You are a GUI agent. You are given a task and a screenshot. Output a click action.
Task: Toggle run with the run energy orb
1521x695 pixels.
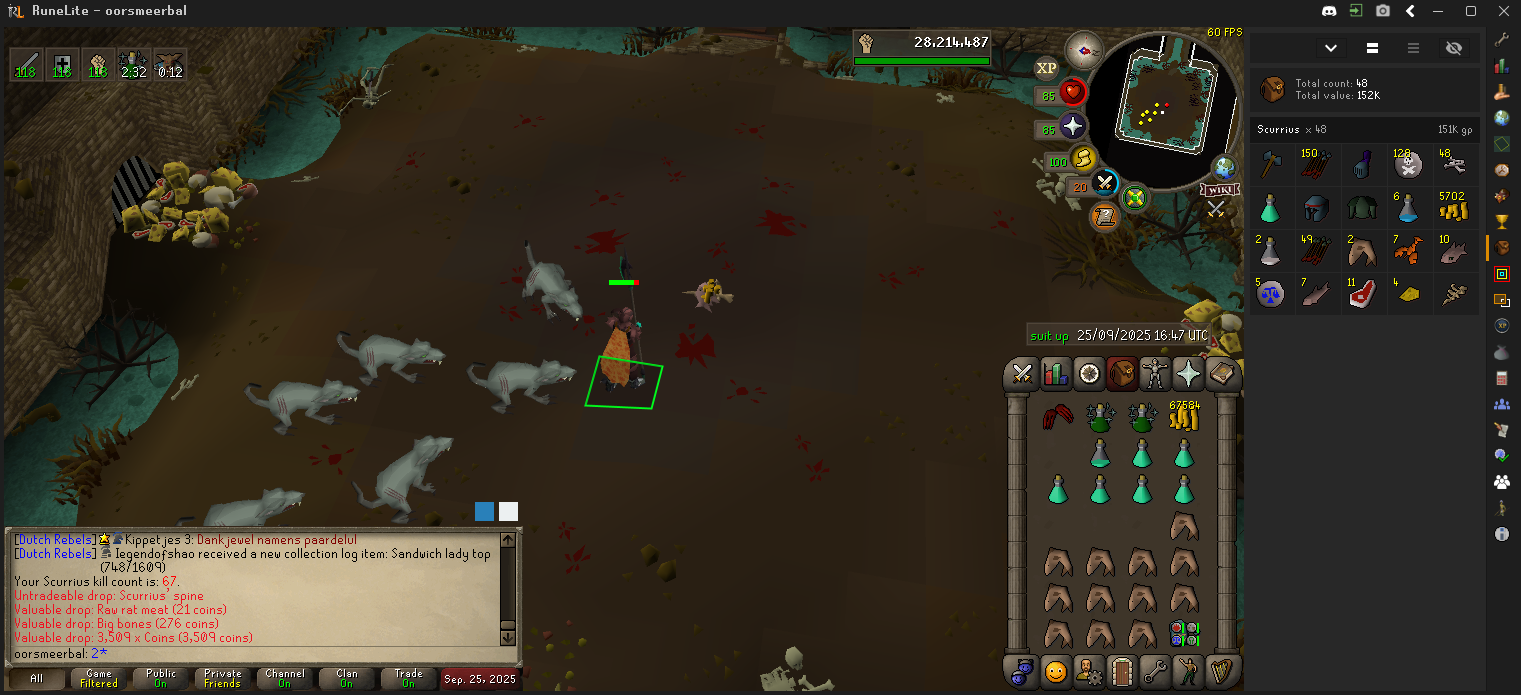pyautogui.click(x=1083, y=159)
